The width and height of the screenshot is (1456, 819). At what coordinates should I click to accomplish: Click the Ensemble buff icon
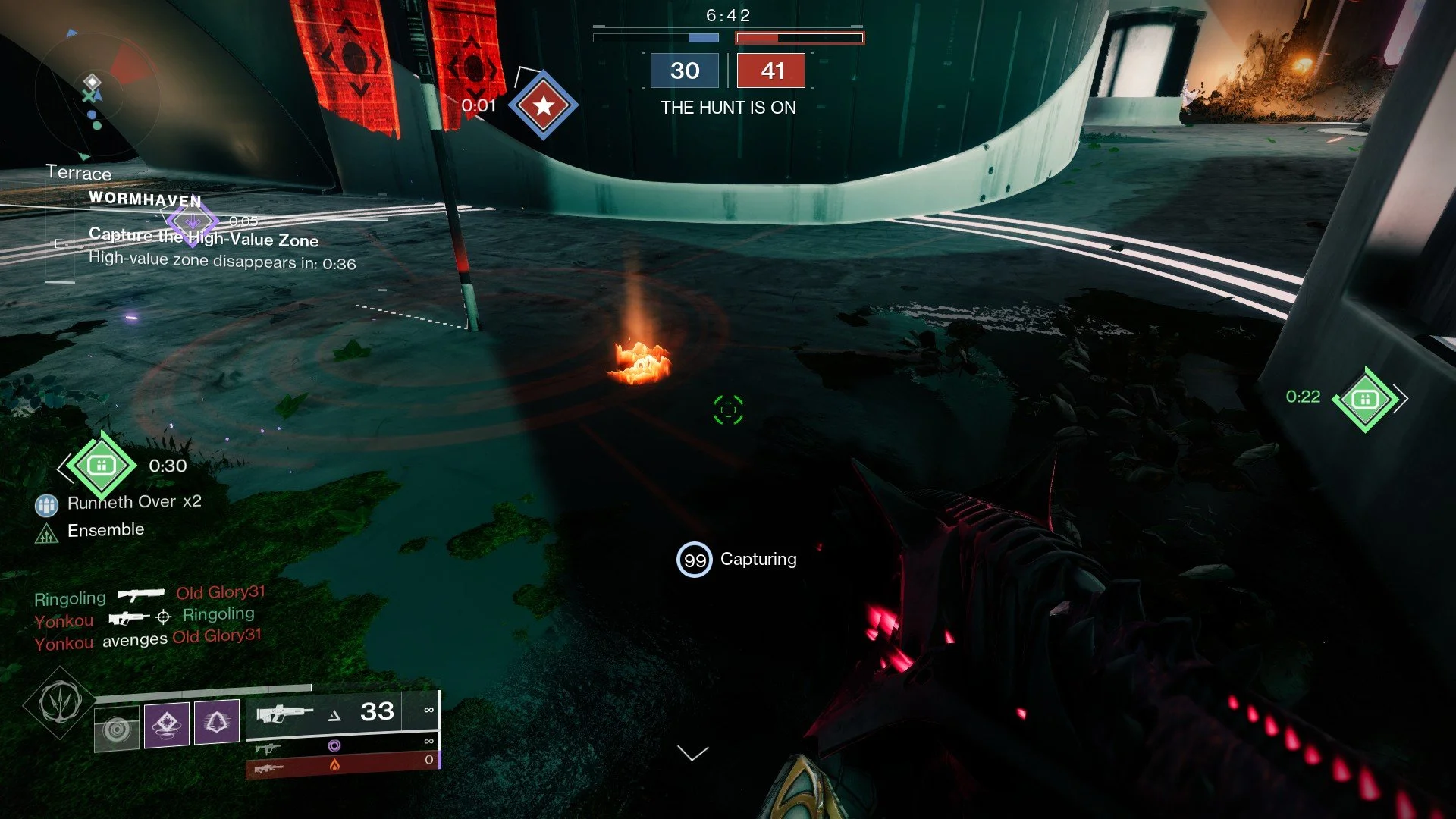point(46,534)
